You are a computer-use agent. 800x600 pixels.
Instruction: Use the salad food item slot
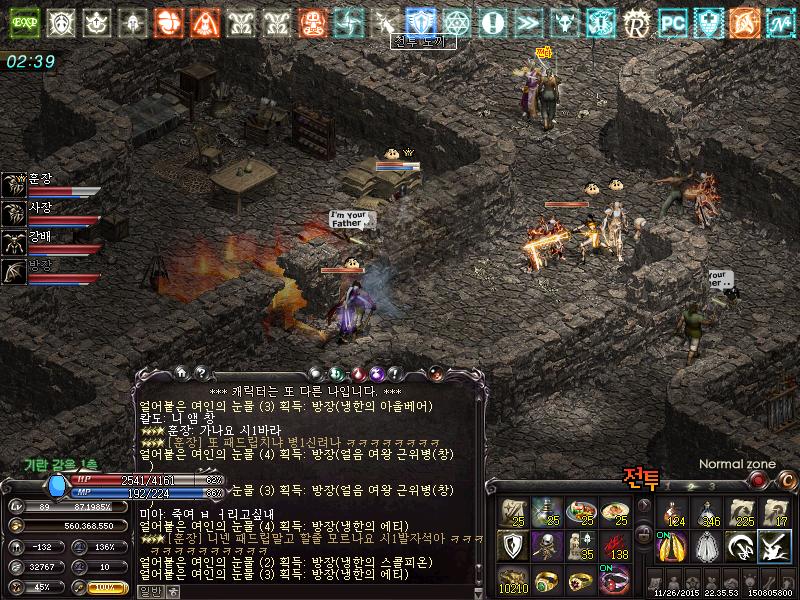(x=580, y=512)
